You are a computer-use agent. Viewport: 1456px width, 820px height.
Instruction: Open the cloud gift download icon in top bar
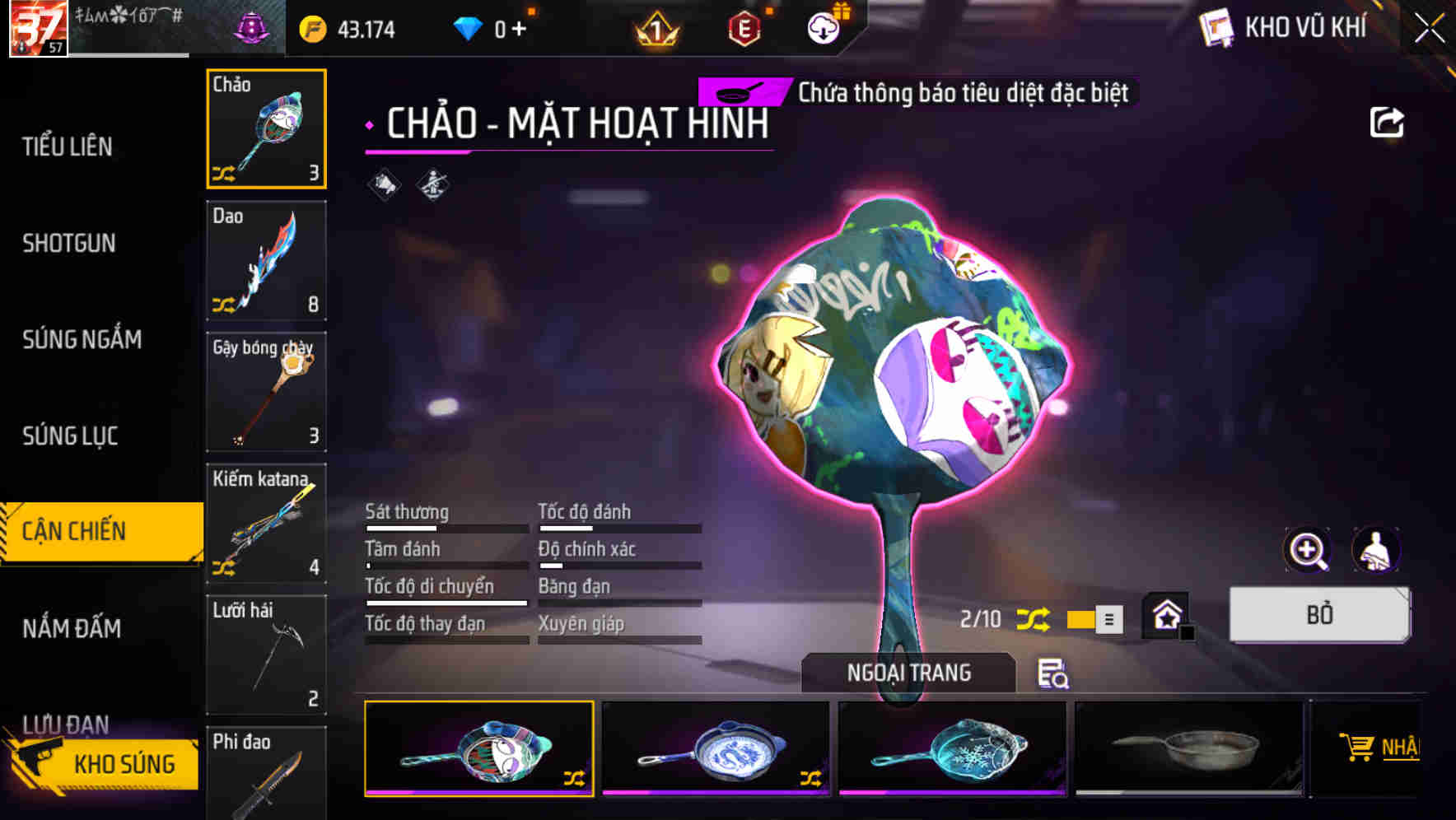pos(823,27)
